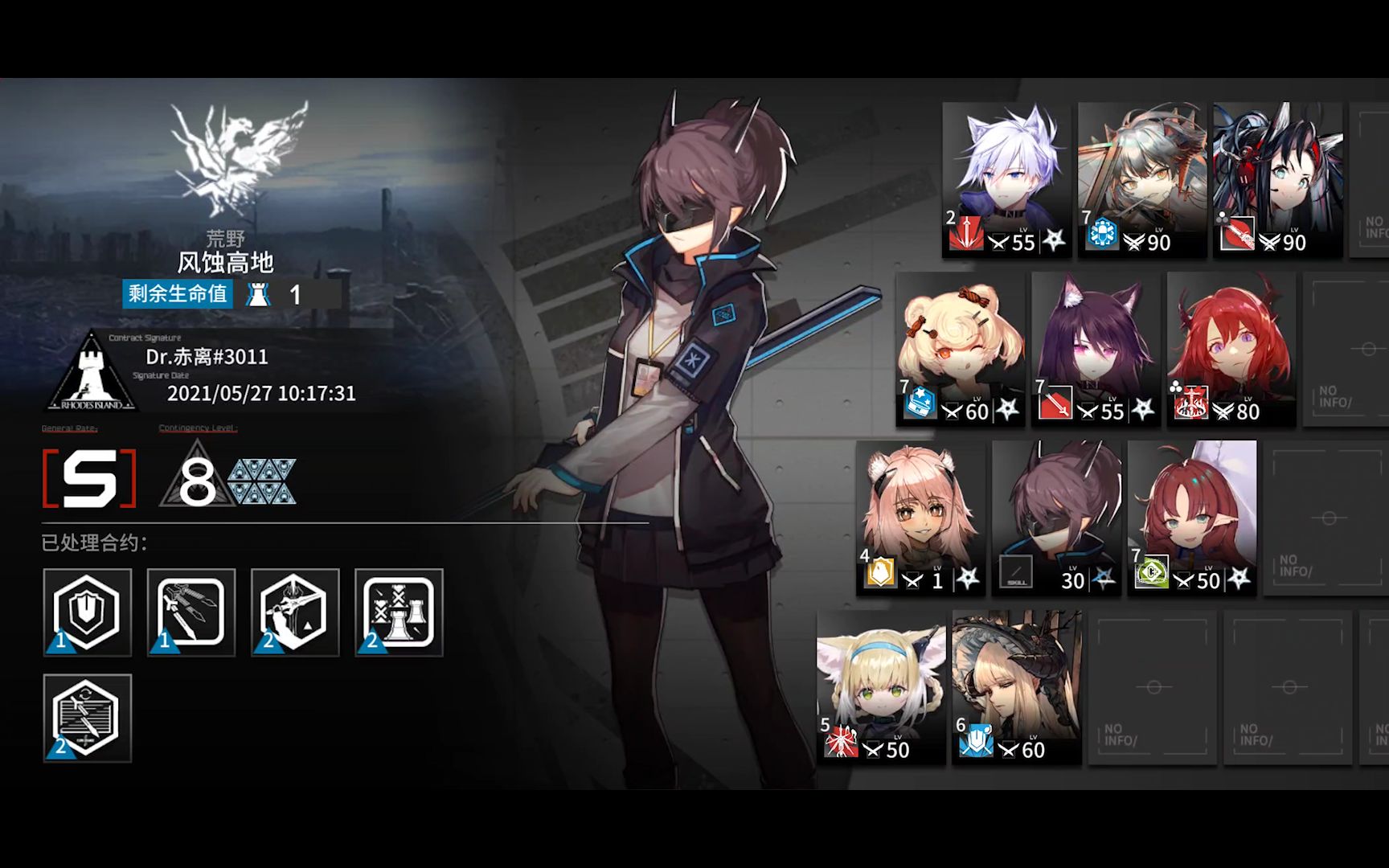
Task: Select the hand and cube contract icon
Action: coord(295,612)
